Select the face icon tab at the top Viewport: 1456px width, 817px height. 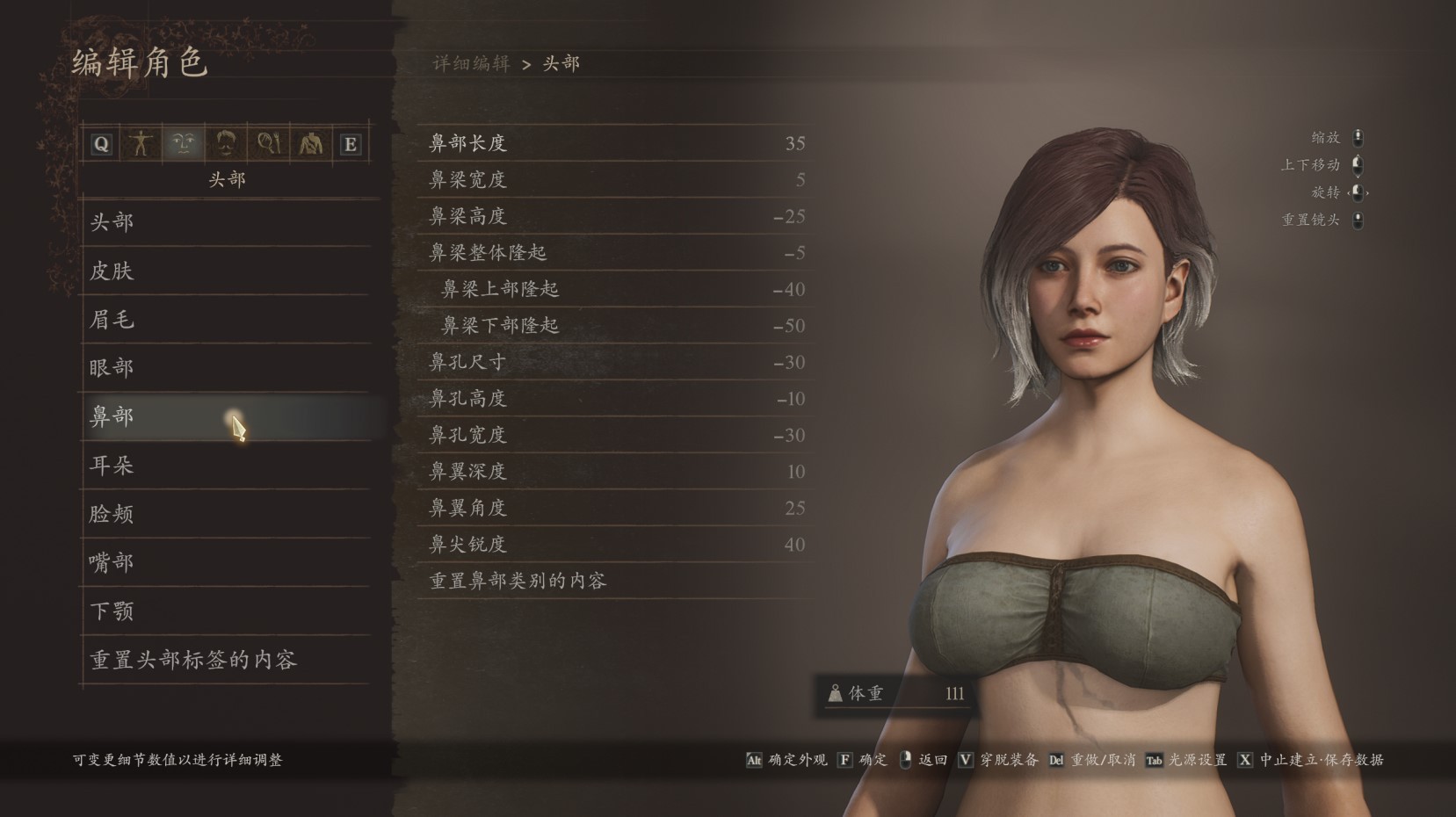(184, 143)
